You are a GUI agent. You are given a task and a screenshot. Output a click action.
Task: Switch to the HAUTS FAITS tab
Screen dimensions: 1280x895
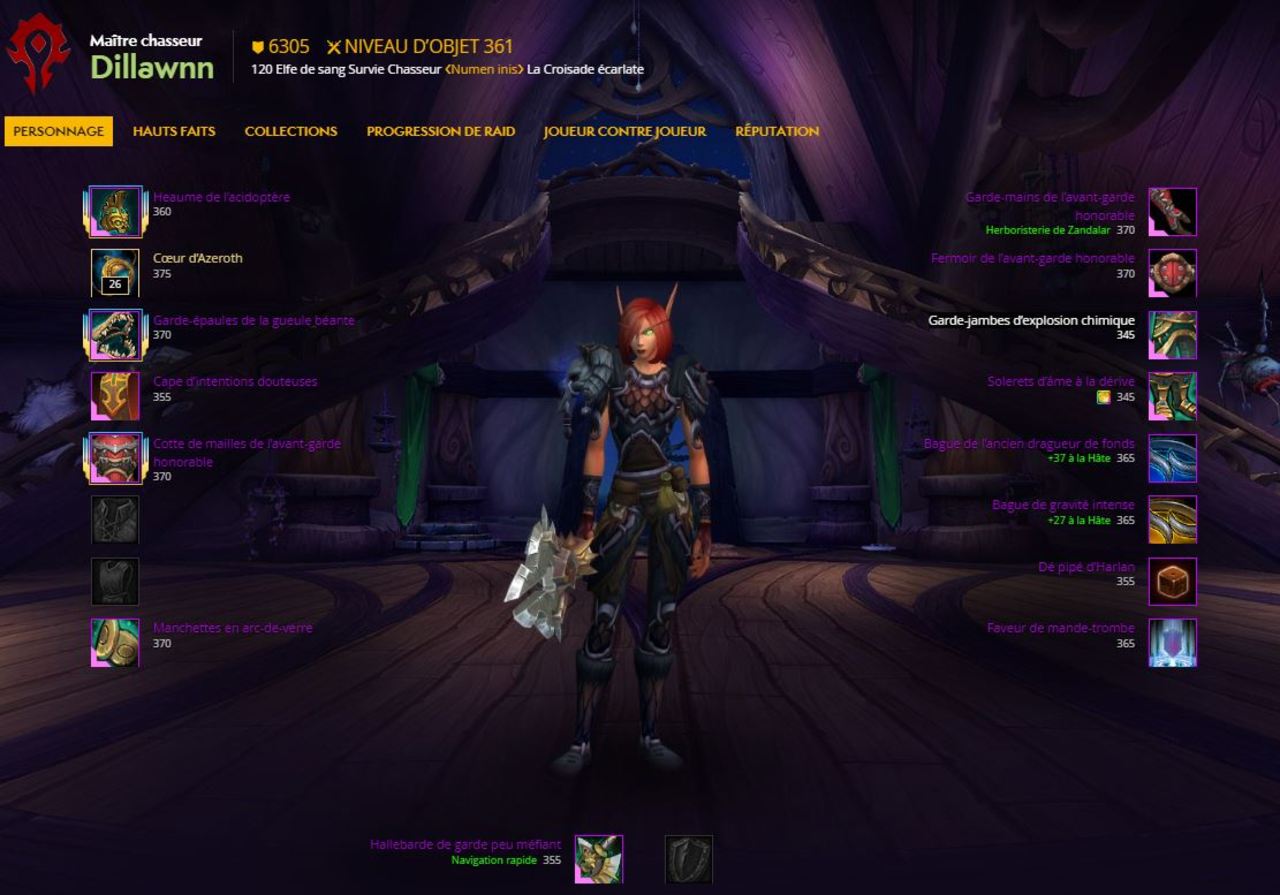click(x=176, y=131)
